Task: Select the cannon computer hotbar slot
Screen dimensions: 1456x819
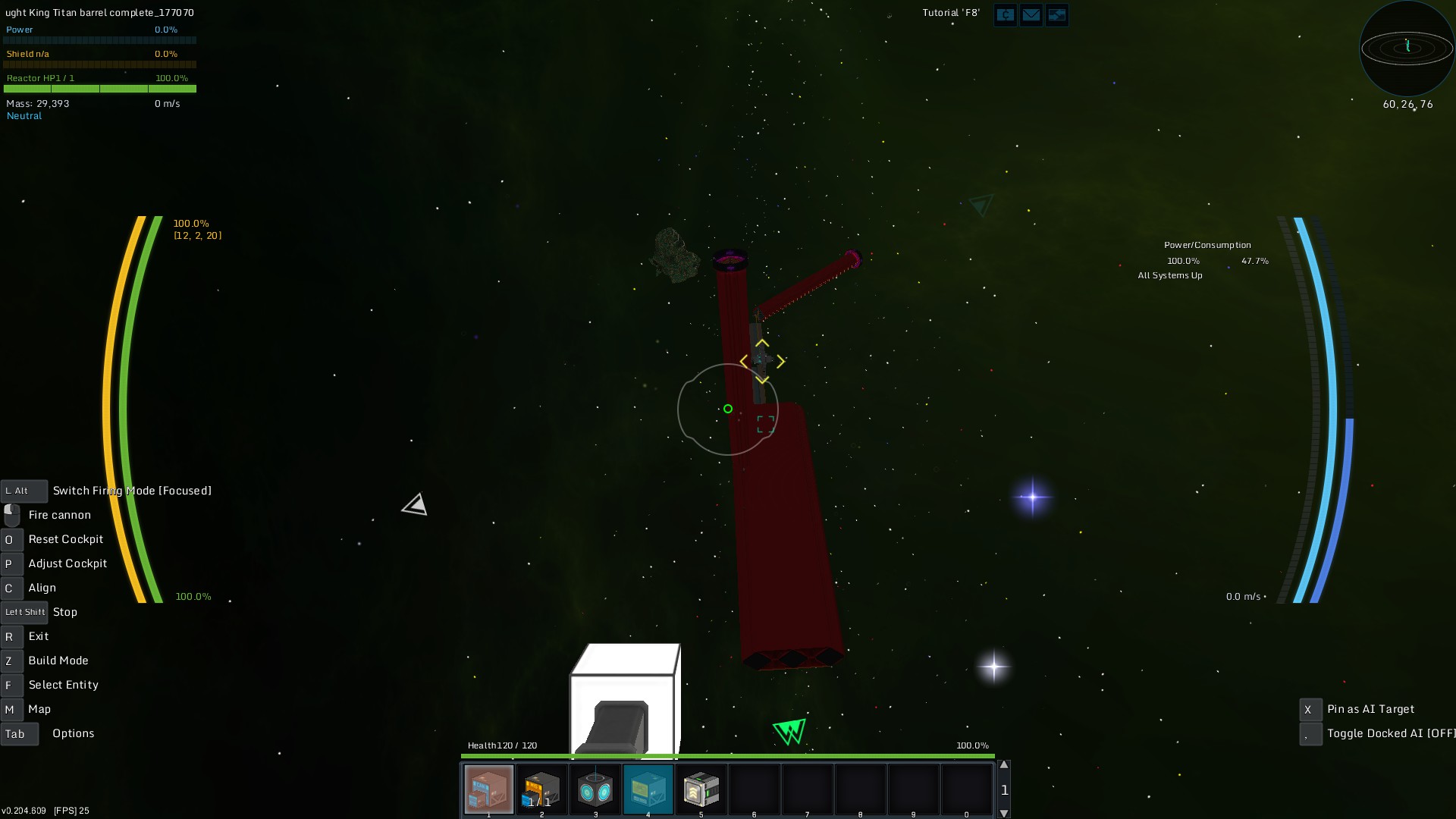Action: point(488,789)
